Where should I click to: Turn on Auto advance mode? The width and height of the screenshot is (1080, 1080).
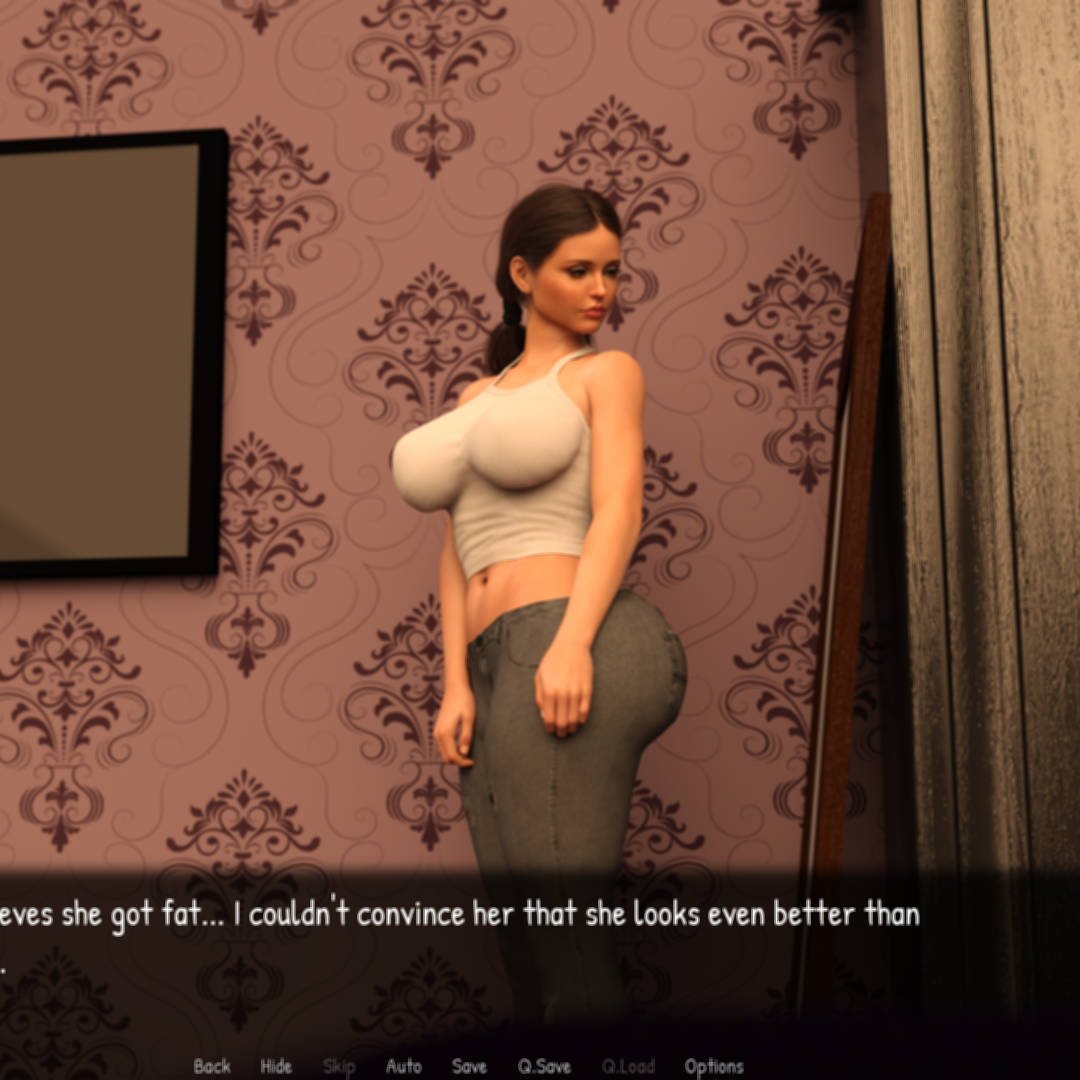(x=403, y=1066)
